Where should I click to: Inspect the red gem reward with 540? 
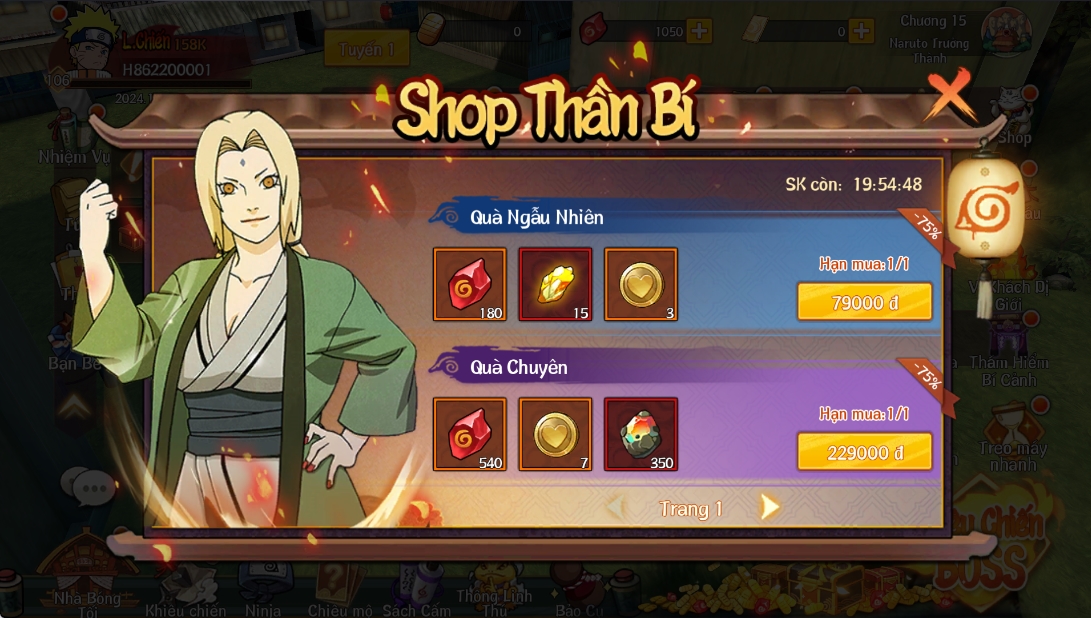pyautogui.click(x=469, y=434)
